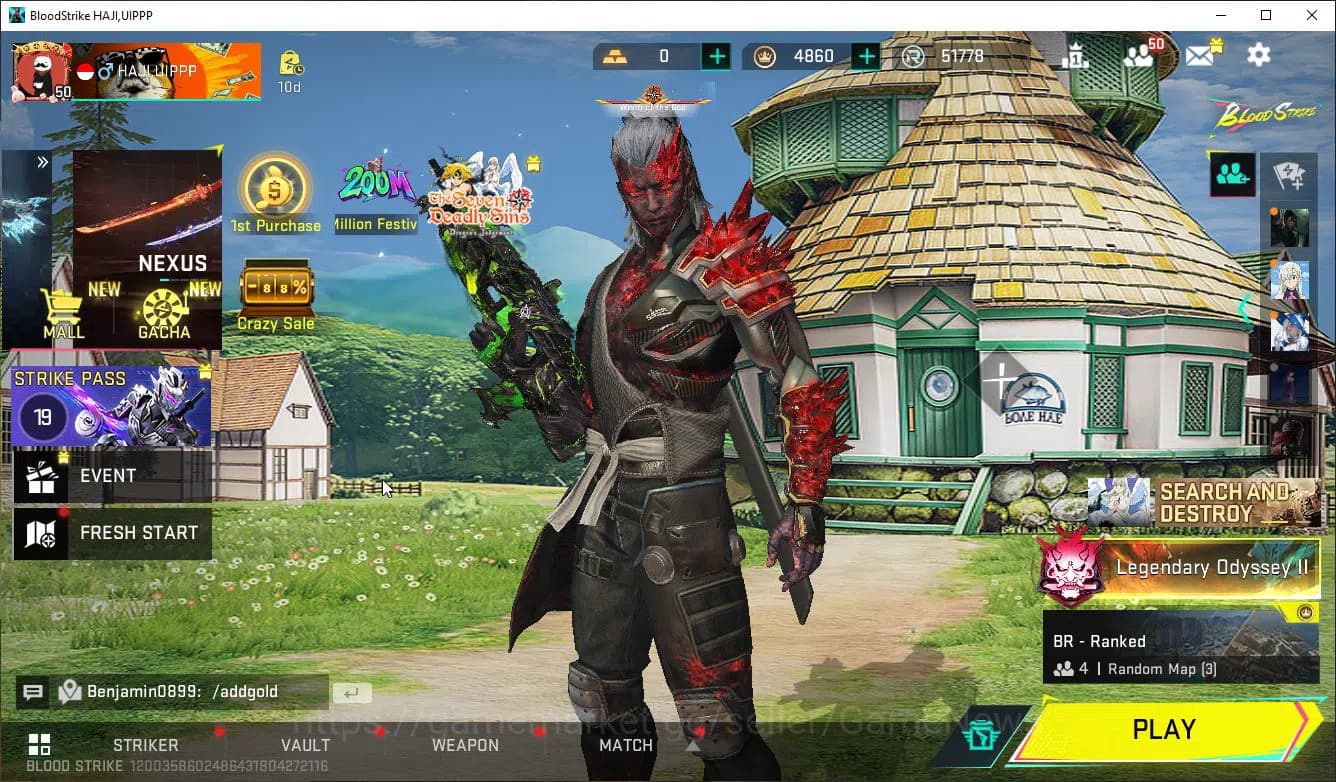
Task: Switch to the WEAPON tab
Action: pyautogui.click(x=464, y=745)
